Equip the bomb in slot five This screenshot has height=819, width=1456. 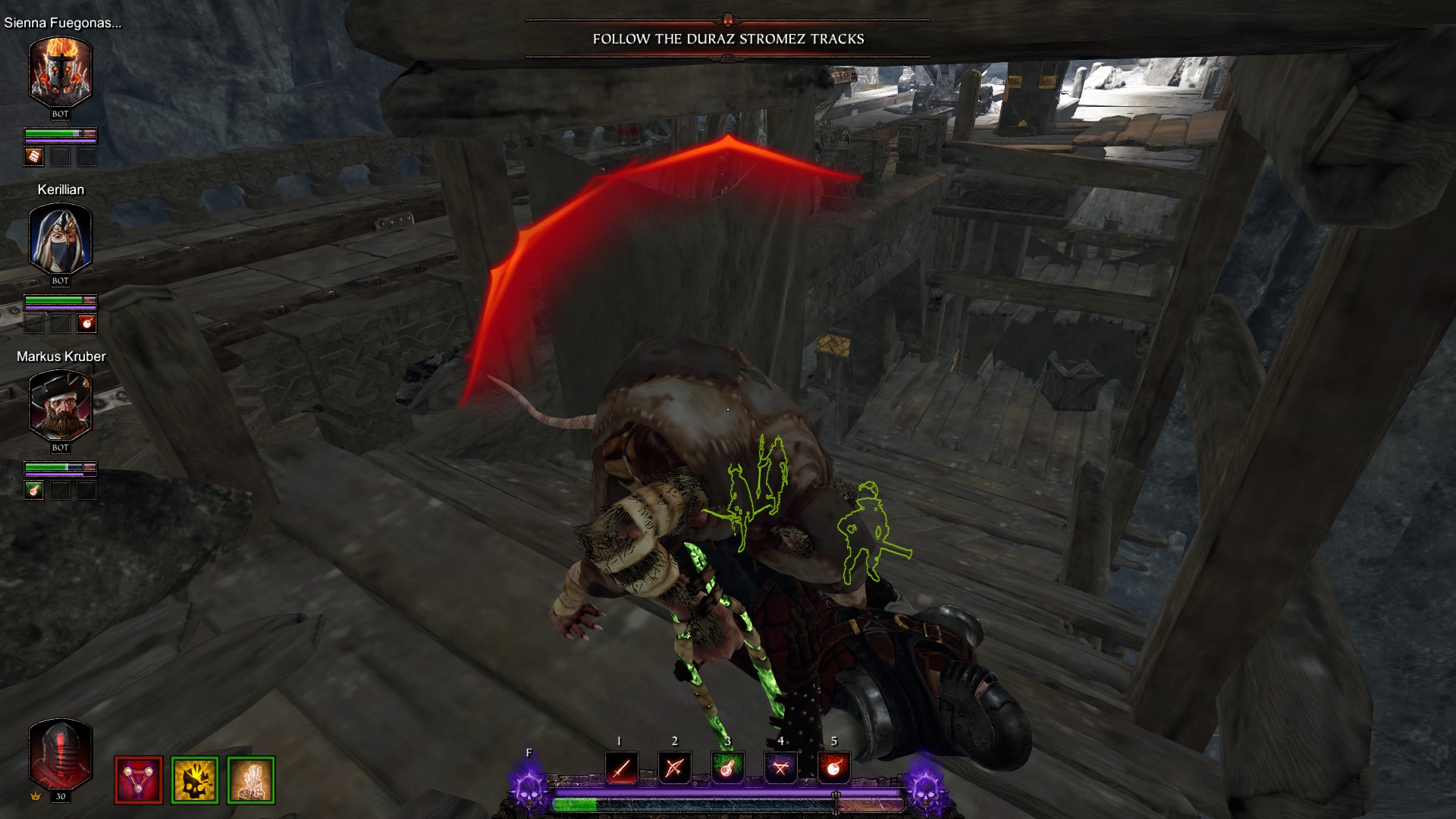tap(833, 768)
